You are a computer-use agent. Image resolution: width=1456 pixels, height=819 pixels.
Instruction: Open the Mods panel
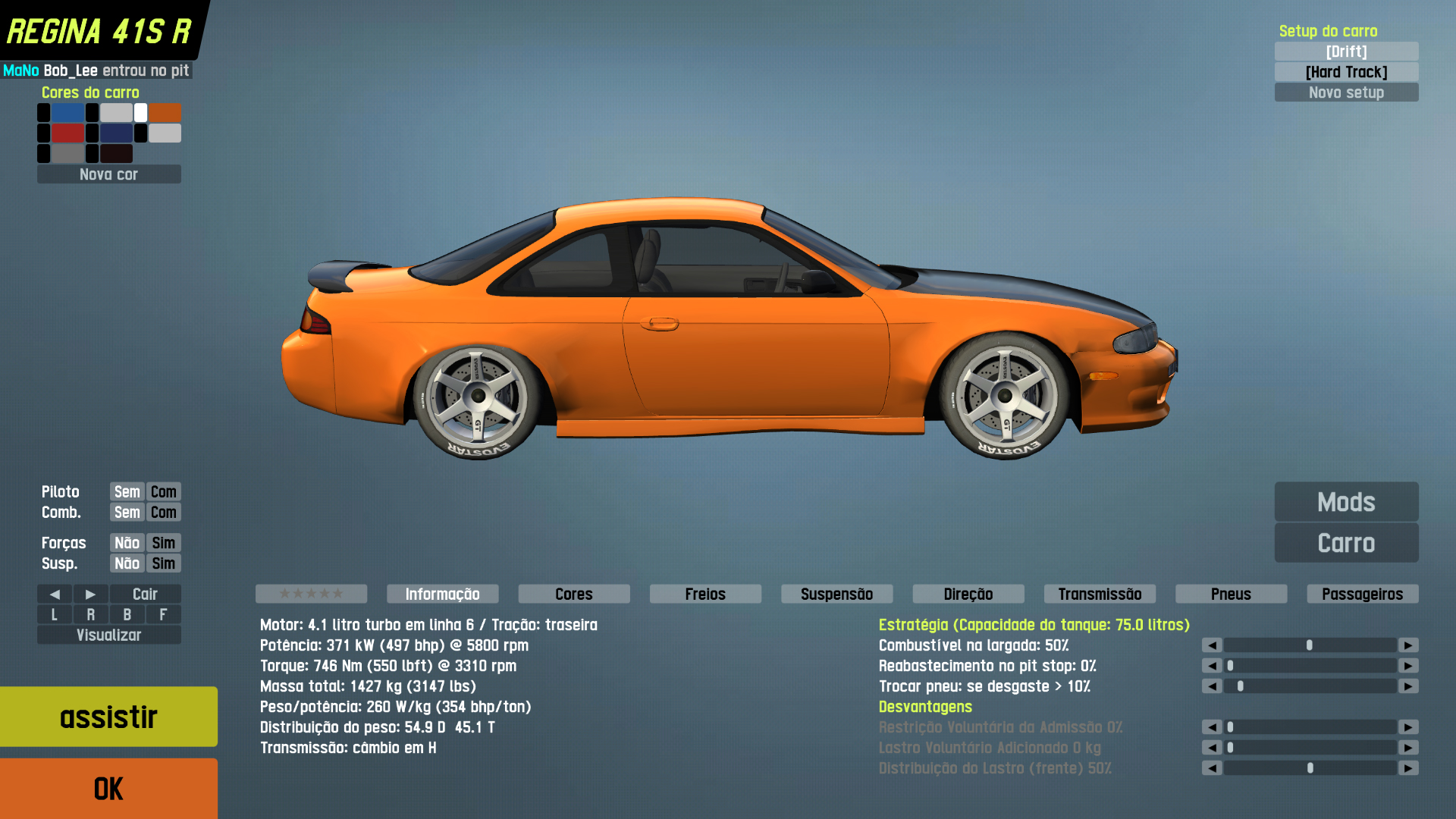coord(1346,502)
